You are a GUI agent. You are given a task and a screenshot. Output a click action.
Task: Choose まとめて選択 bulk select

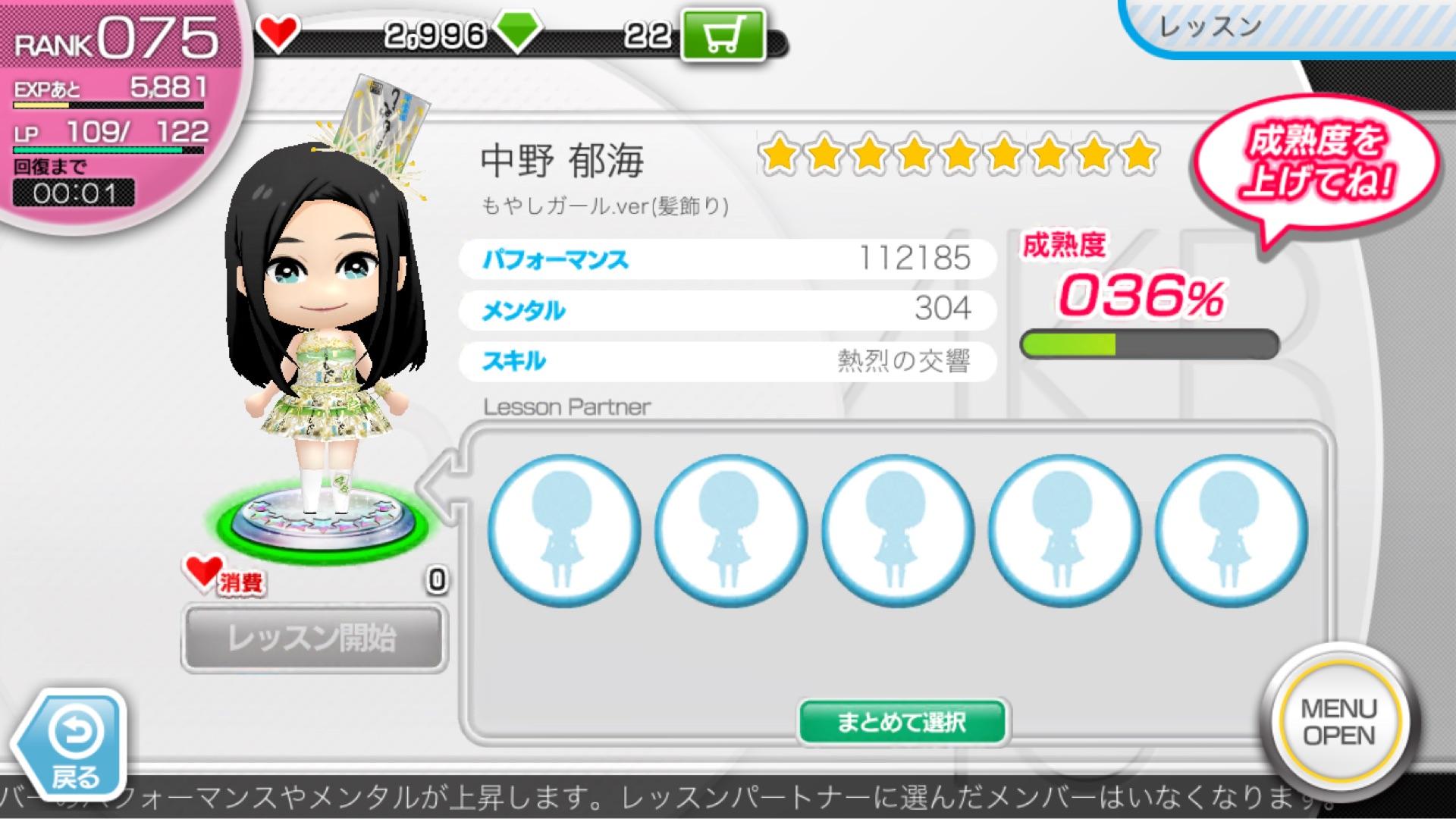tap(902, 721)
